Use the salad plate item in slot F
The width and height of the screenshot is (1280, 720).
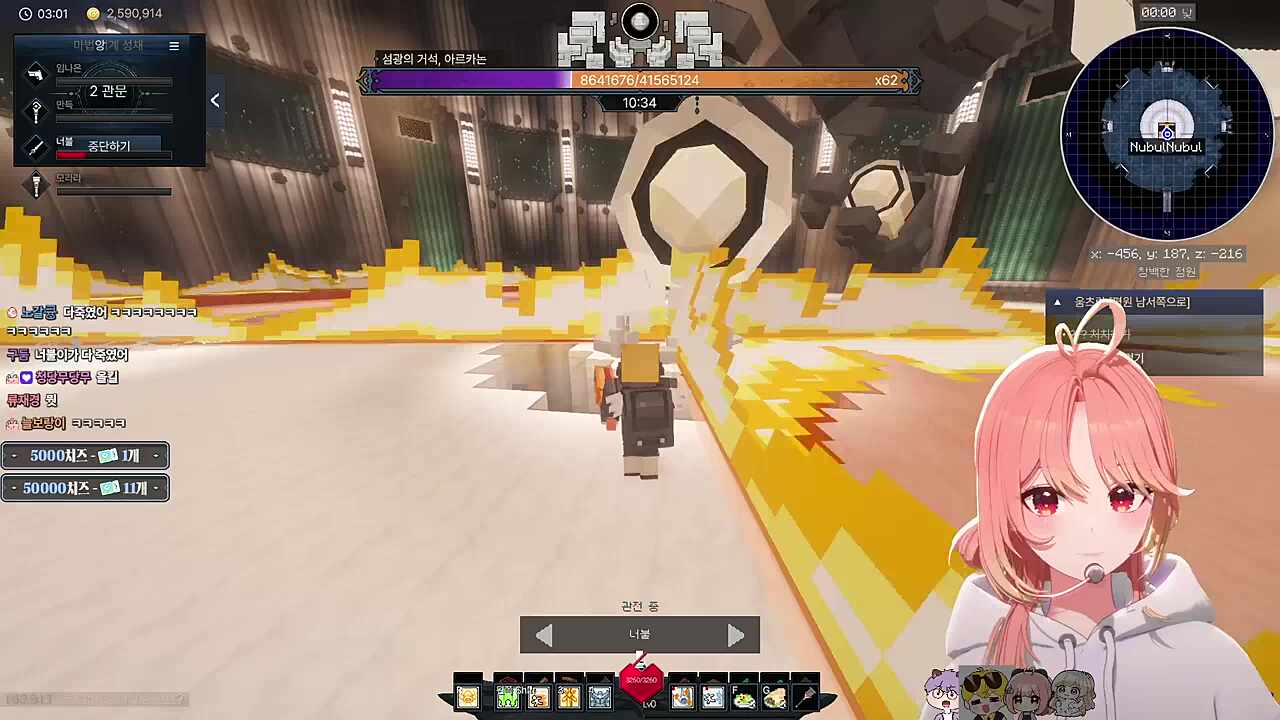coord(744,698)
